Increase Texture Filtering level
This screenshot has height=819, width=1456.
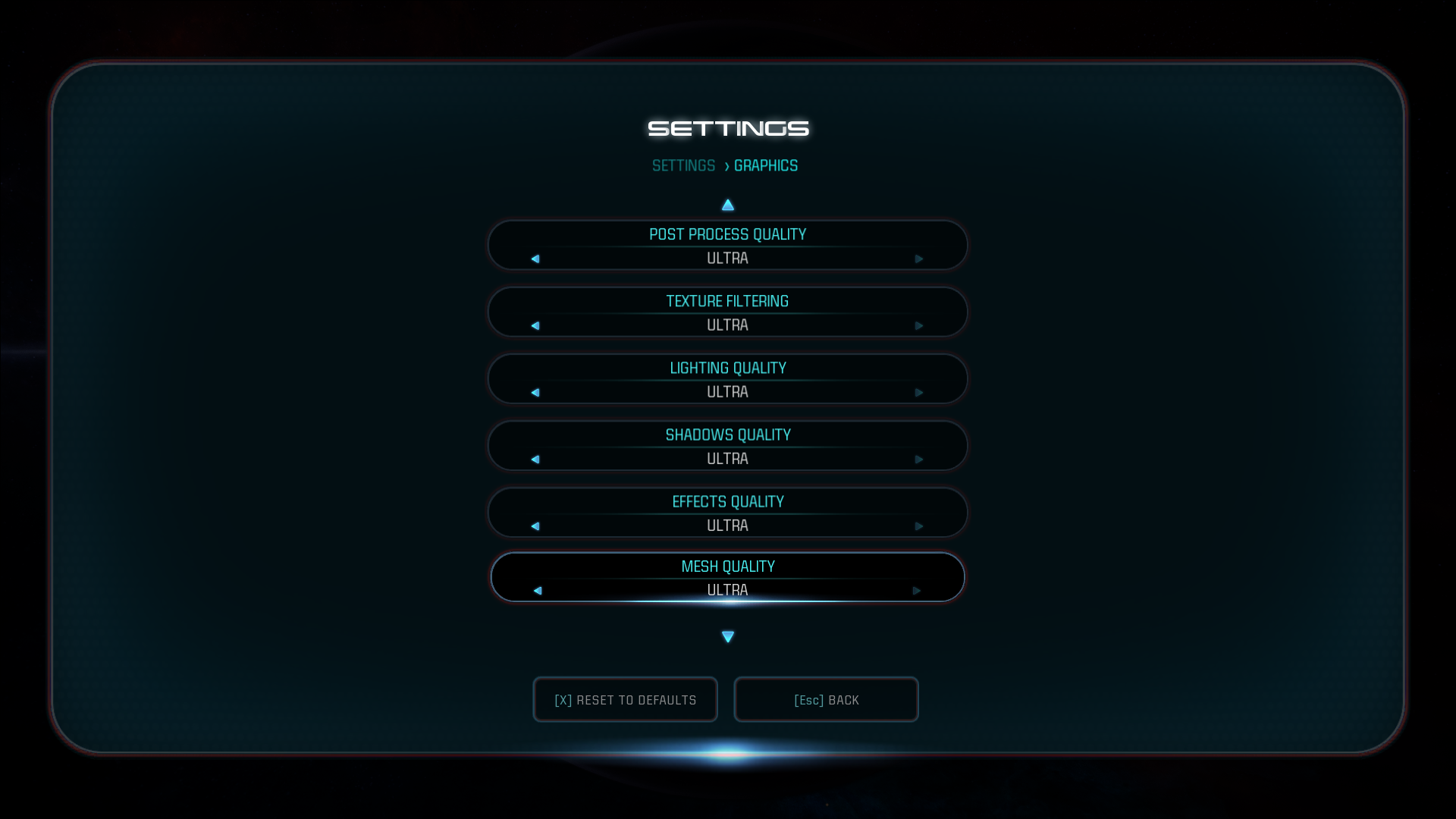click(920, 325)
